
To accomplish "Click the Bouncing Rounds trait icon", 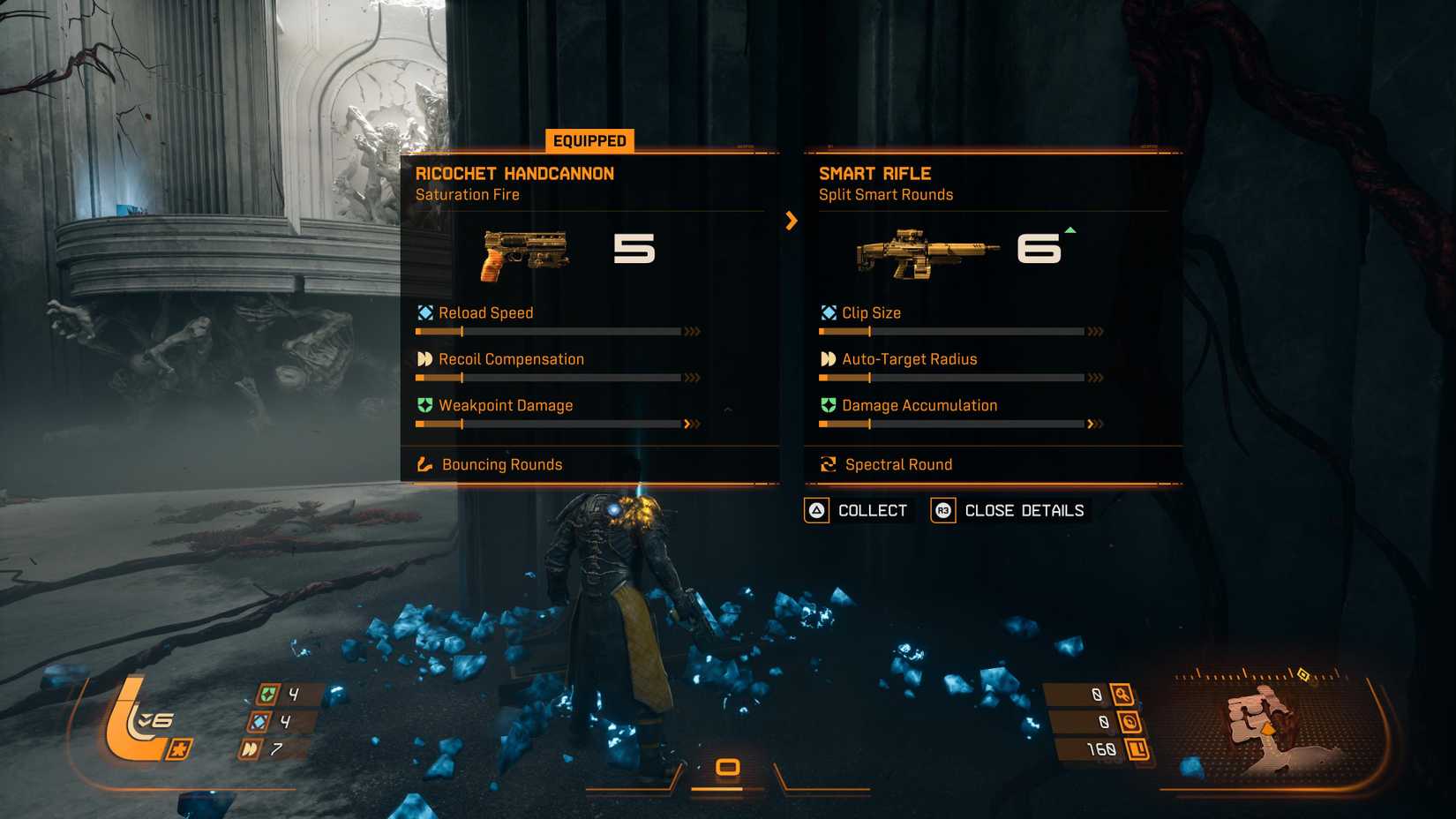I will 426,463.
